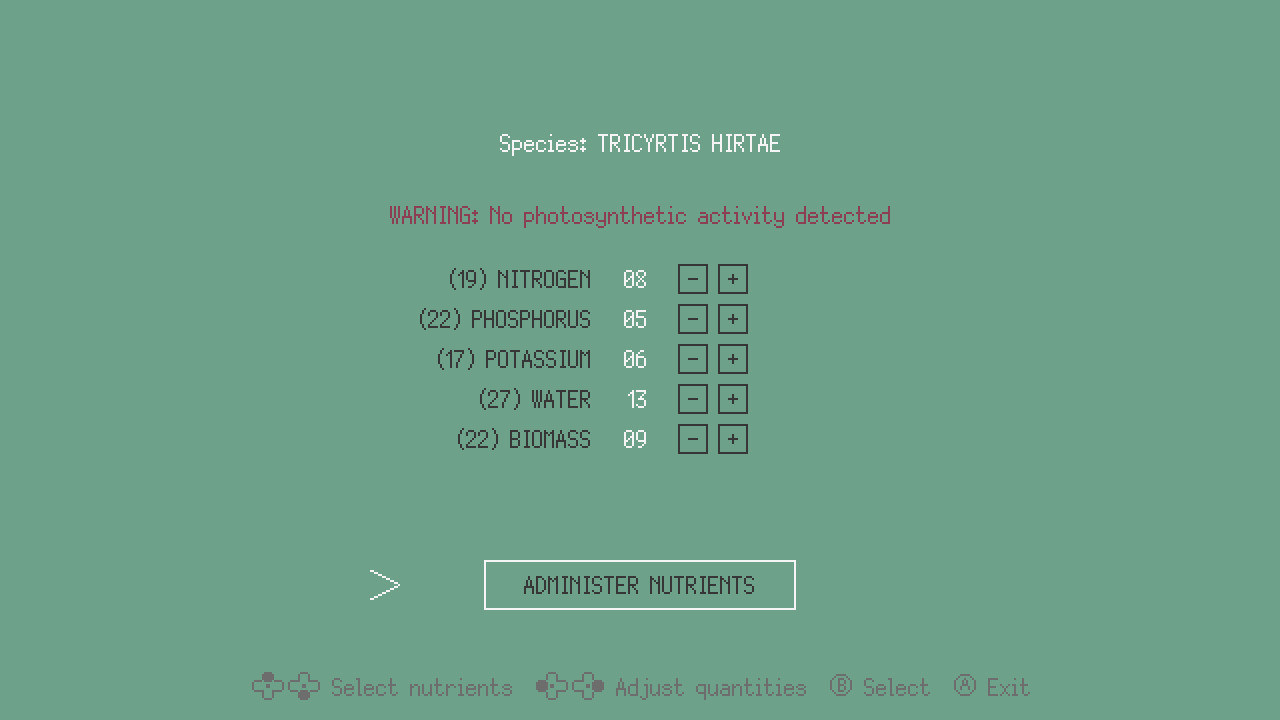This screenshot has width=1280, height=720.
Task: Select the arrow cursor beside ADMINISTER NUTRIENTS
Action: click(385, 585)
